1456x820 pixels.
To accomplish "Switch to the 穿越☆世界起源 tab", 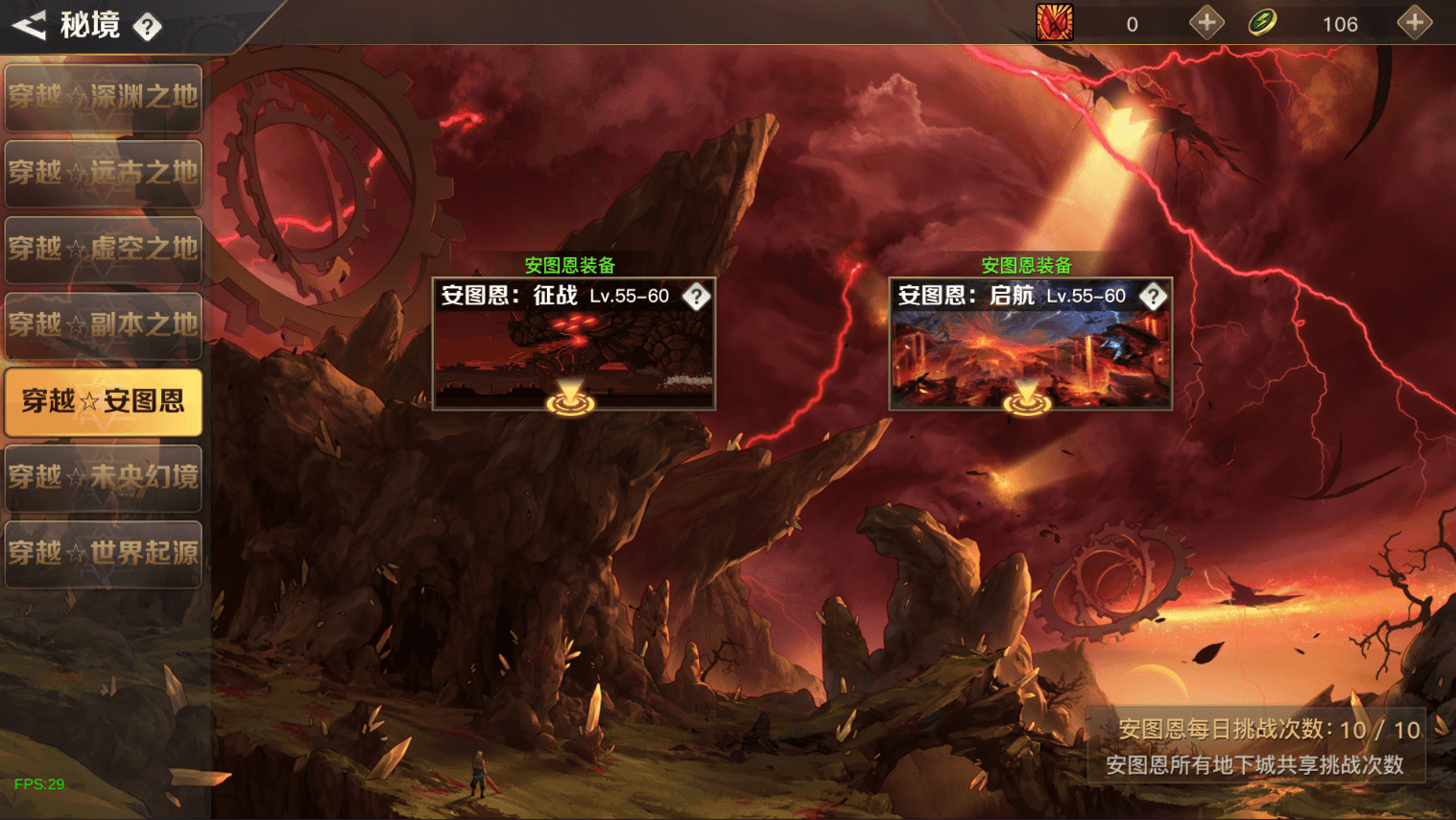I will click(103, 553).
